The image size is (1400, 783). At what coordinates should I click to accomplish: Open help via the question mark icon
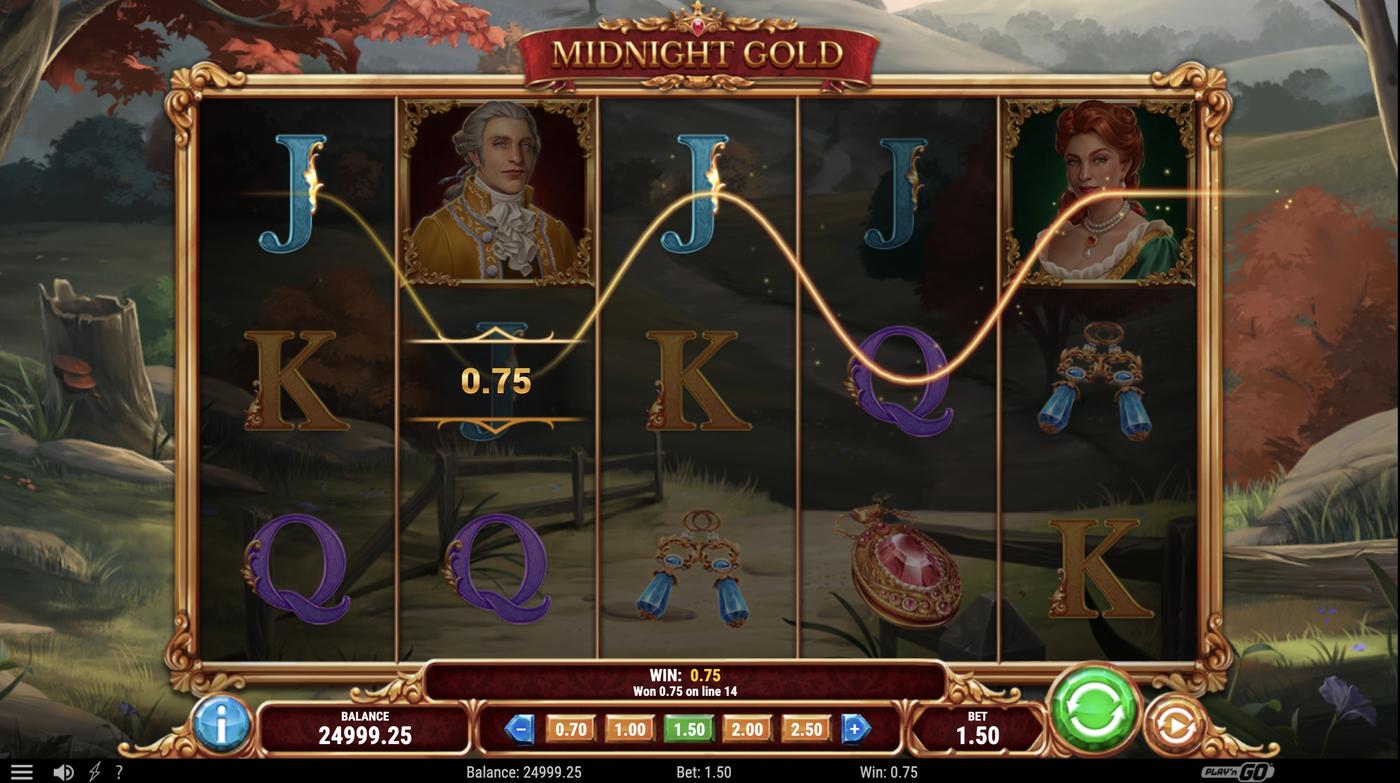(x=117, y=770)
